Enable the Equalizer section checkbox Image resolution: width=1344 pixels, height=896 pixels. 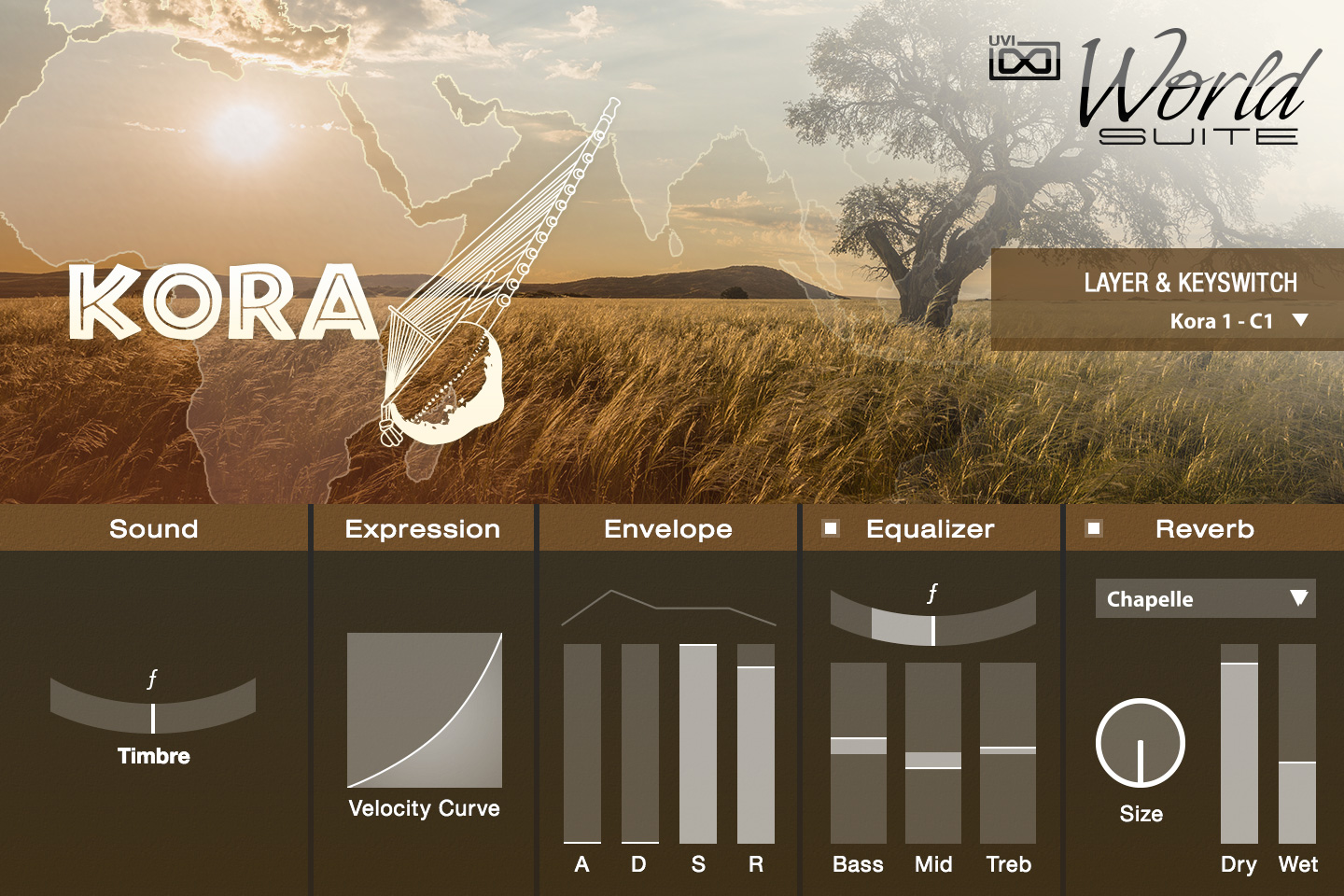tap(829, 529)
